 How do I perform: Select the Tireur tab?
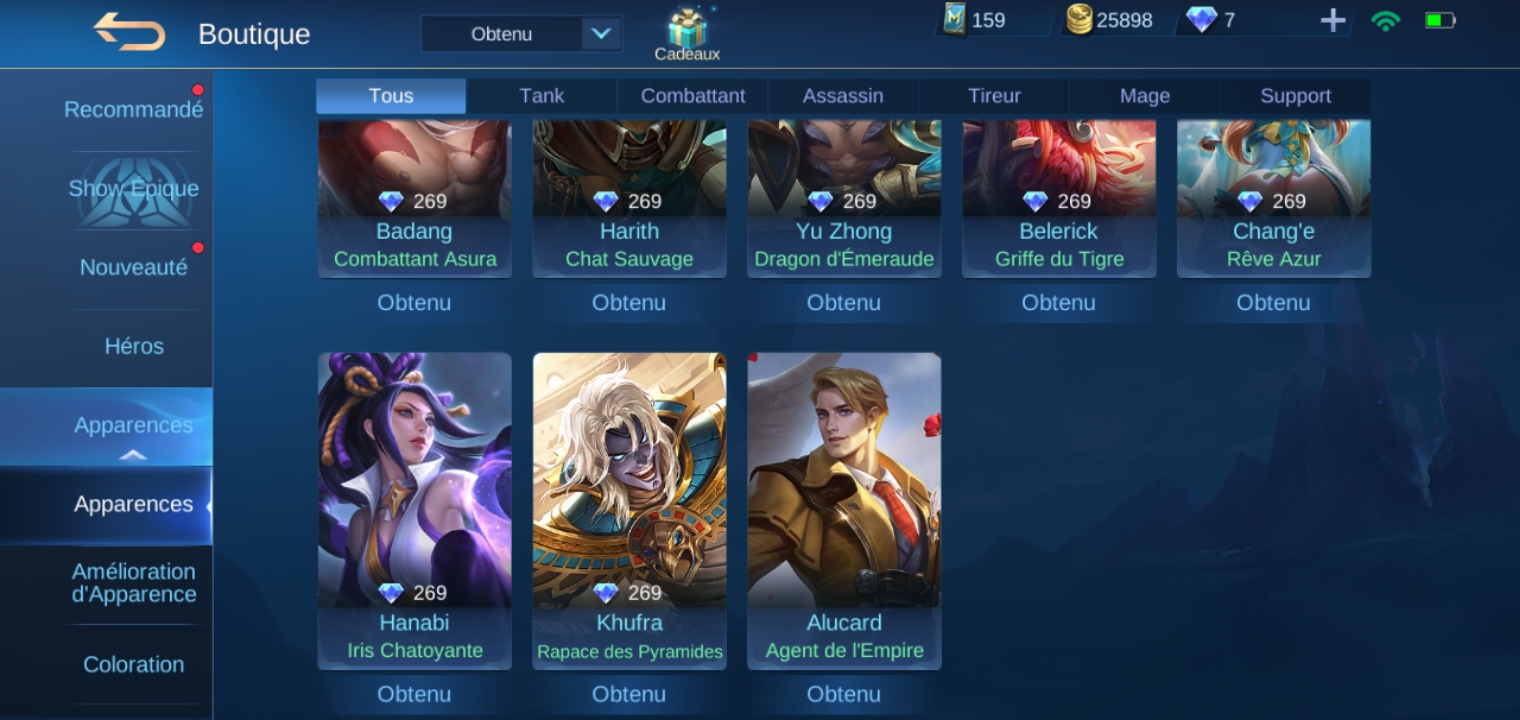994,96
